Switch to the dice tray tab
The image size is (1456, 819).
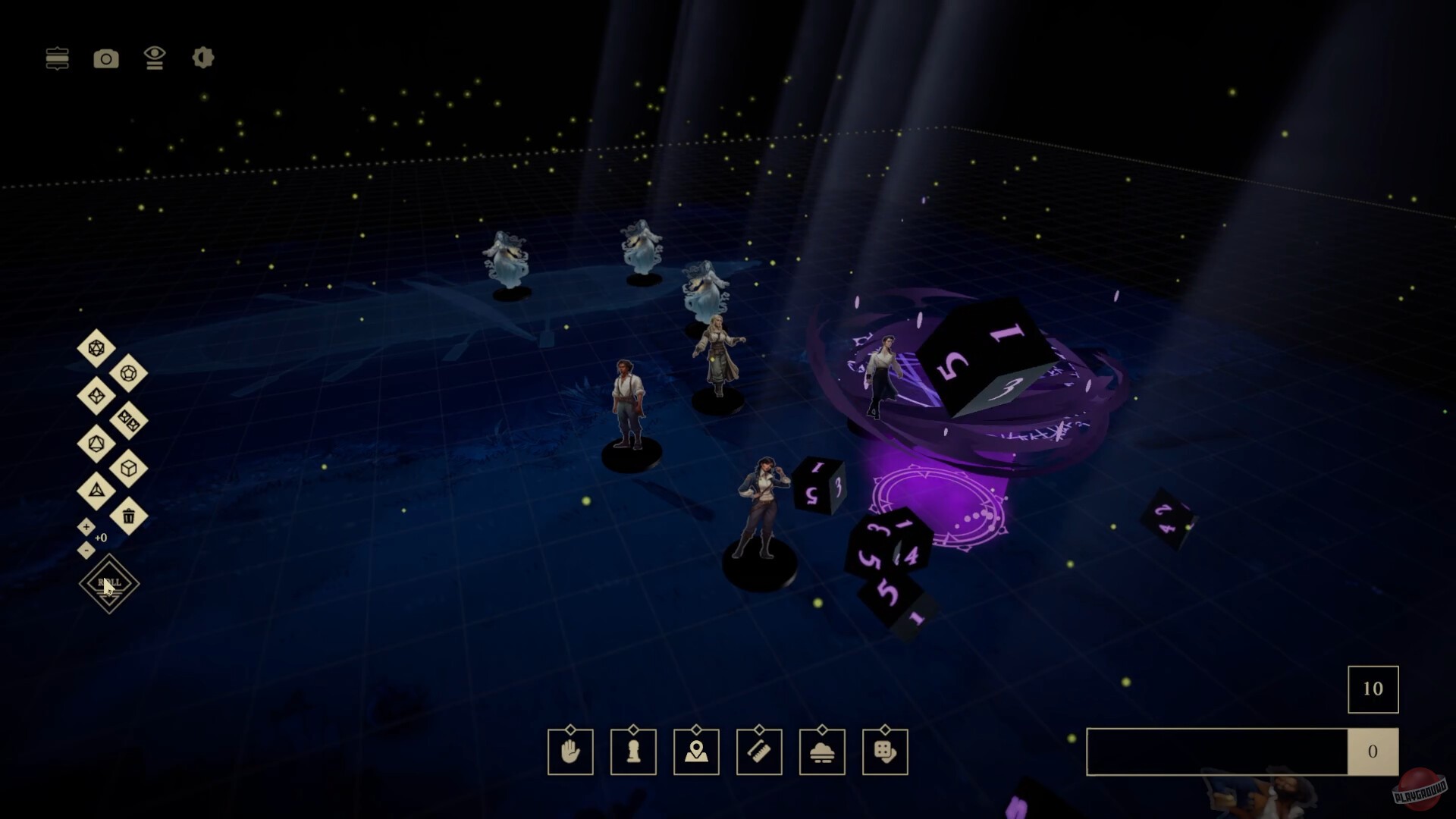pos(886,753)
